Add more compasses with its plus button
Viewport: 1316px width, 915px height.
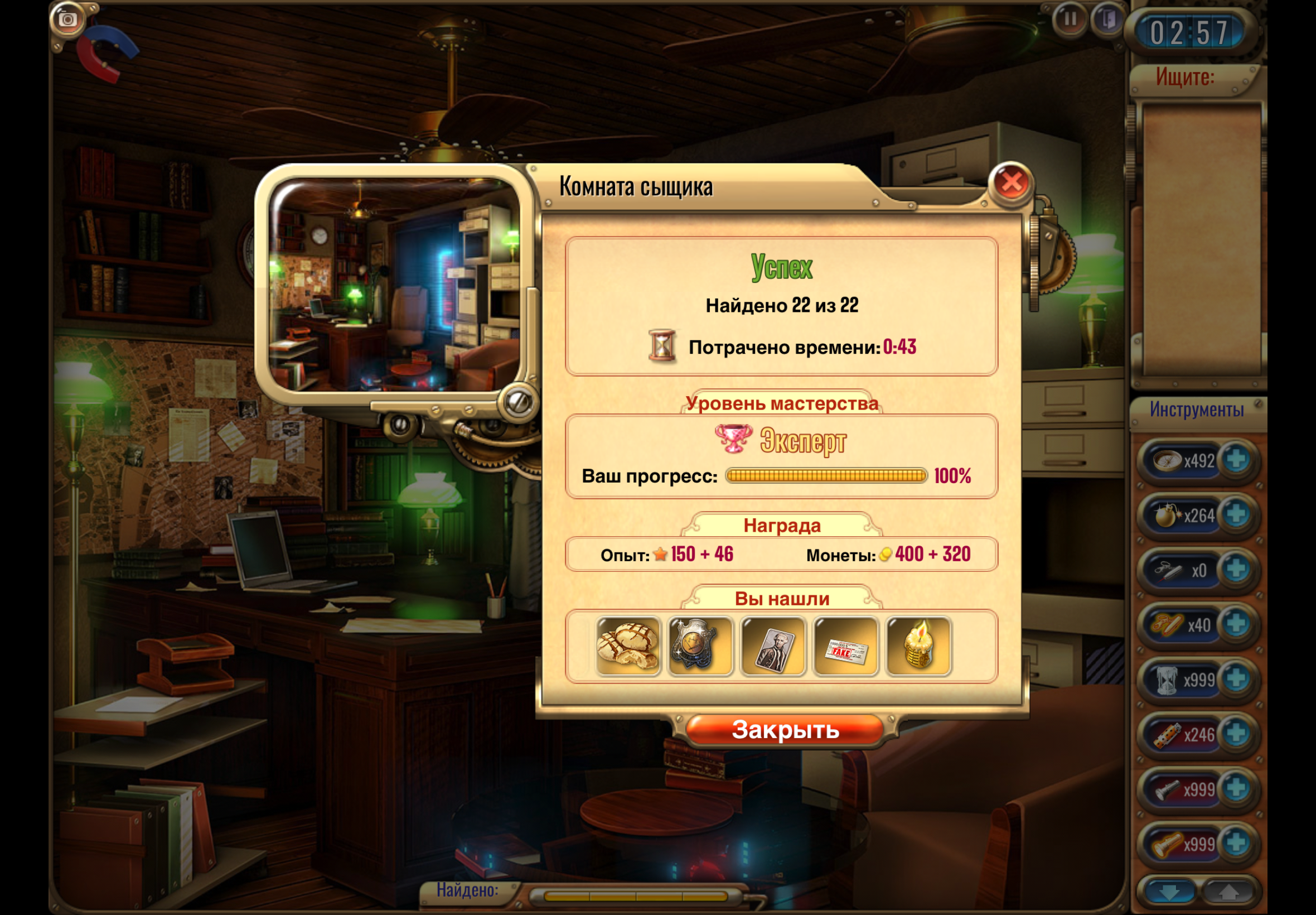click(1236, 459)
